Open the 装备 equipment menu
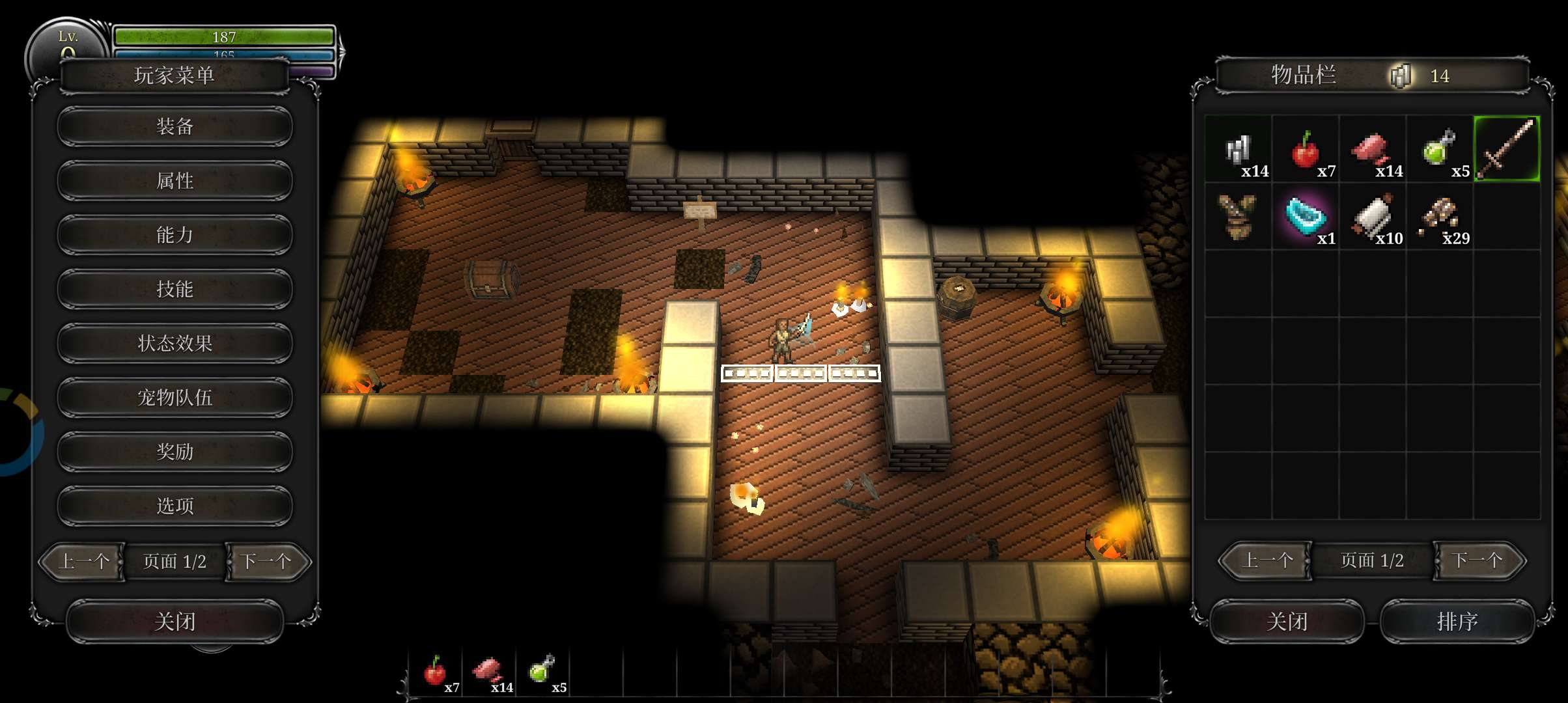 tap(175, 126)
